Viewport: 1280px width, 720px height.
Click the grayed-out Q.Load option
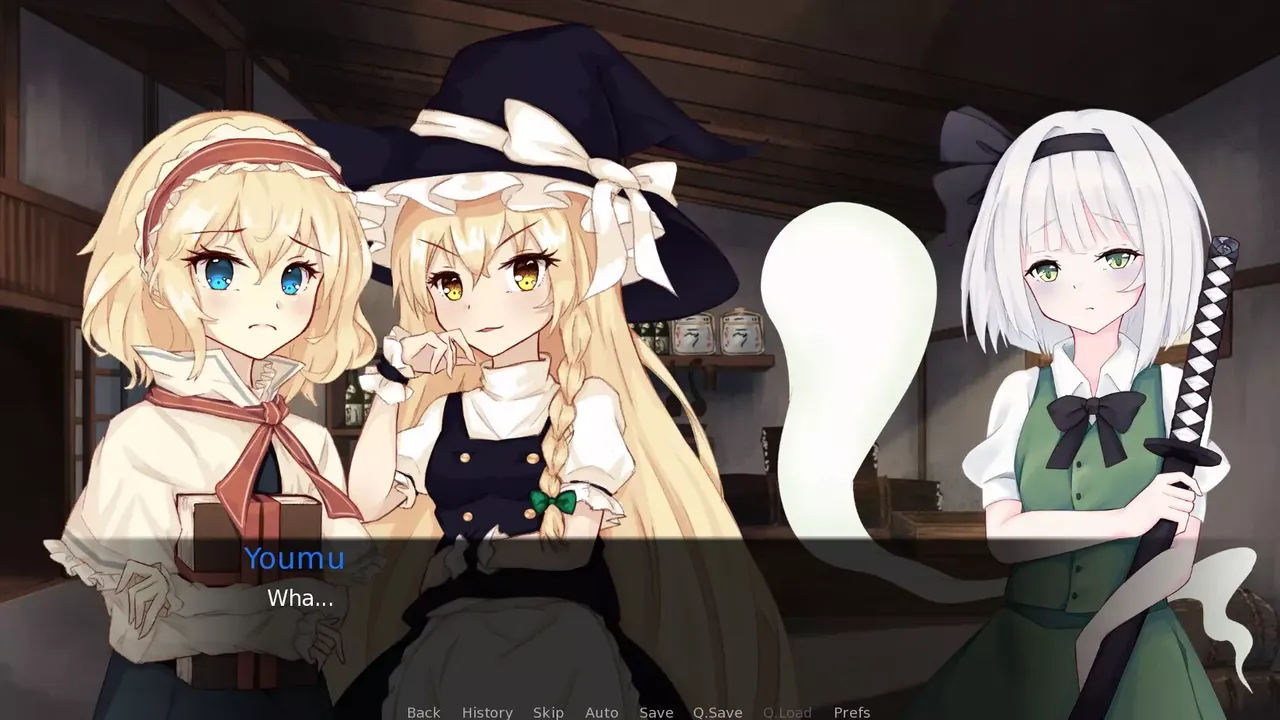(787, 712)
